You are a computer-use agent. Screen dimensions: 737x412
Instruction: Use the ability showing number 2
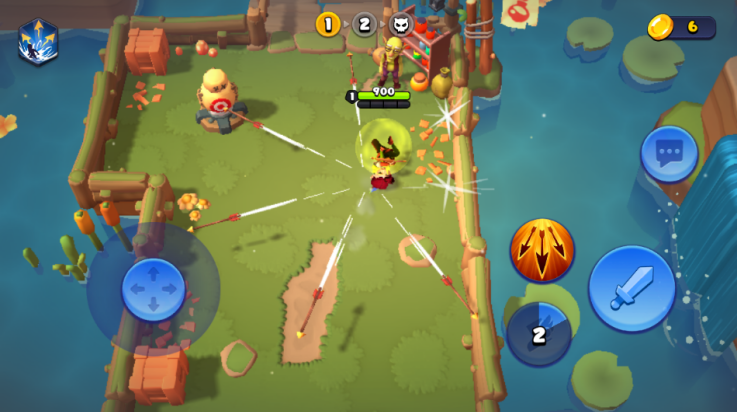[539, 334]
